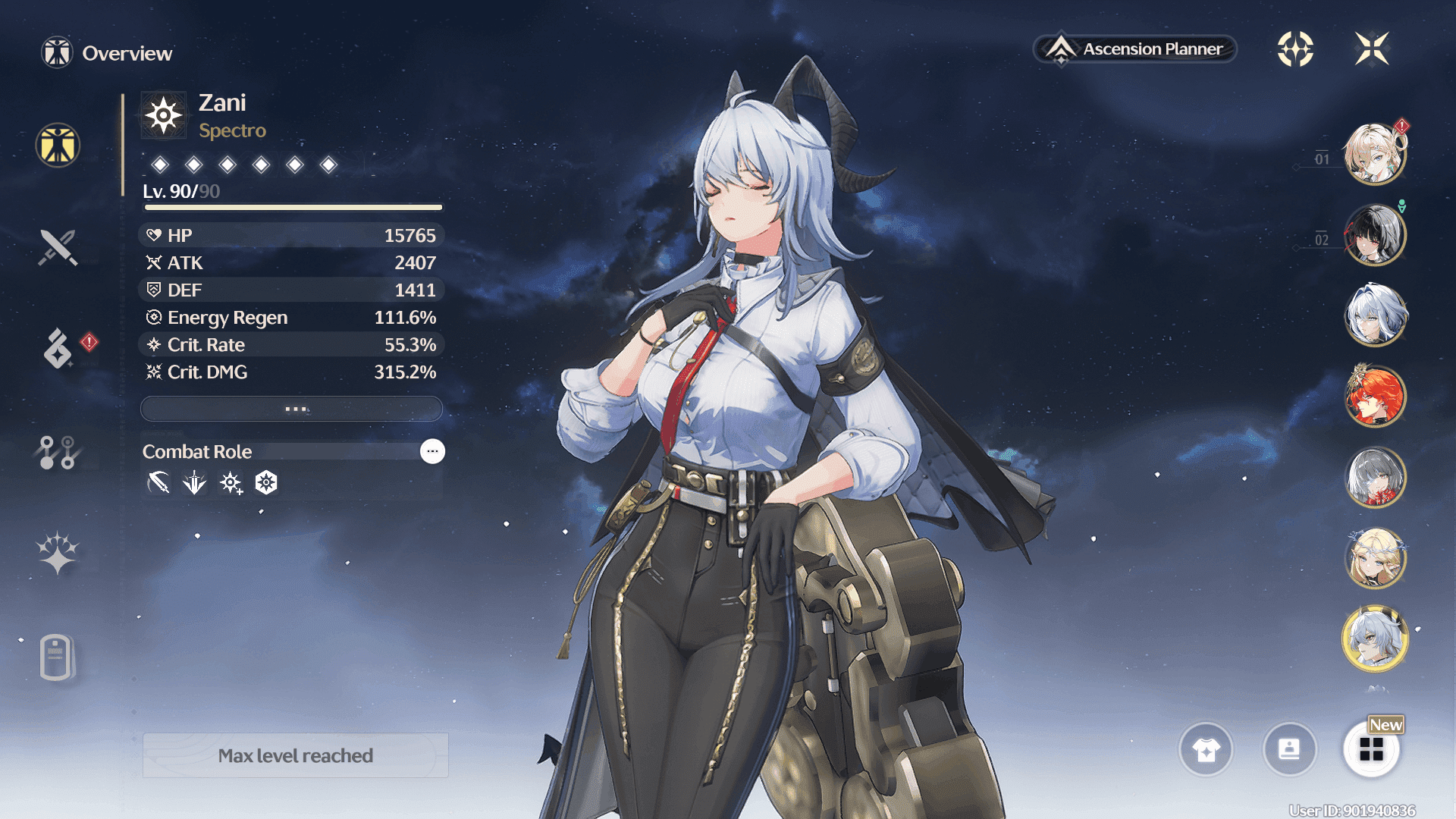This screenshot has height=819, width=1456.
Task: Open the Echo tab with alert badge
Action: (x=58, y=348)
